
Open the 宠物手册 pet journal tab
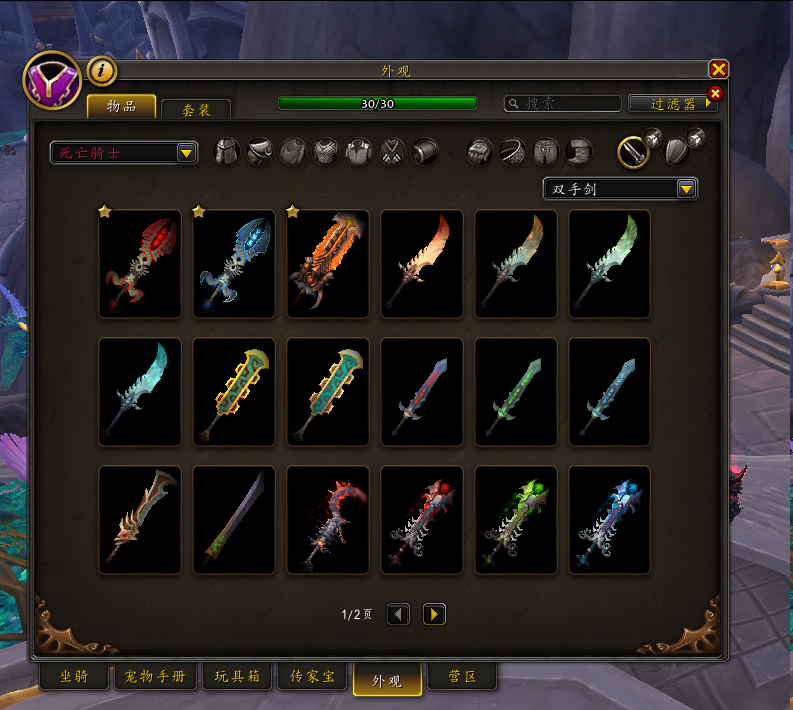pos(155,677)
